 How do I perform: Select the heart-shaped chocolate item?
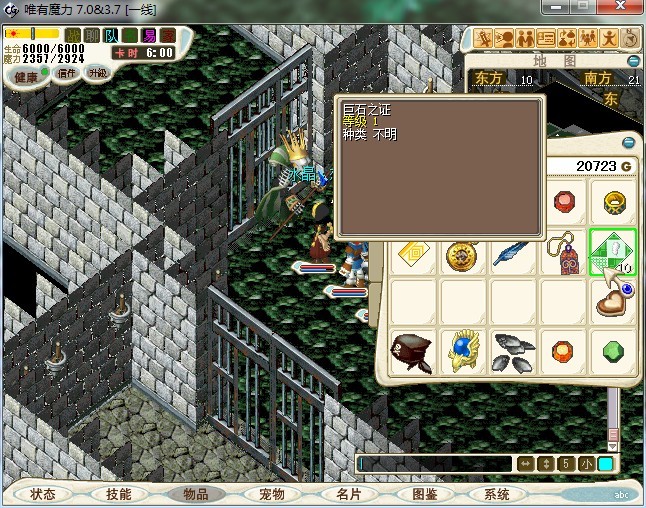[x=612, y=303]
